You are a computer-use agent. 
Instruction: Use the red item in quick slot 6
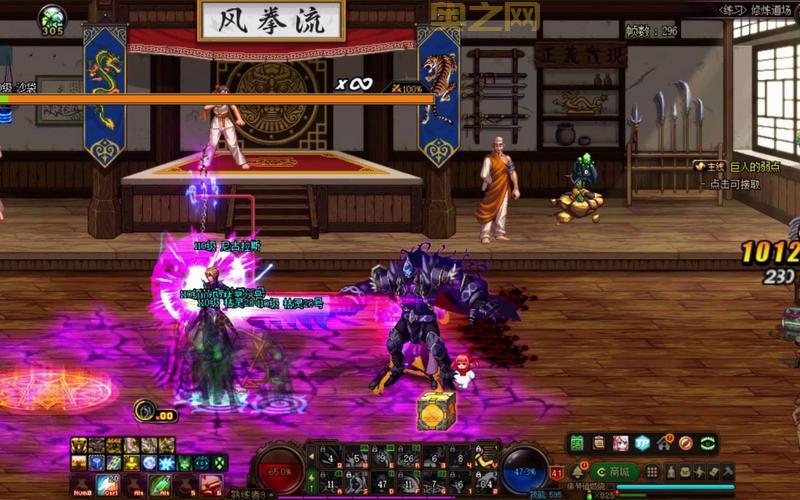click(210, 486)
